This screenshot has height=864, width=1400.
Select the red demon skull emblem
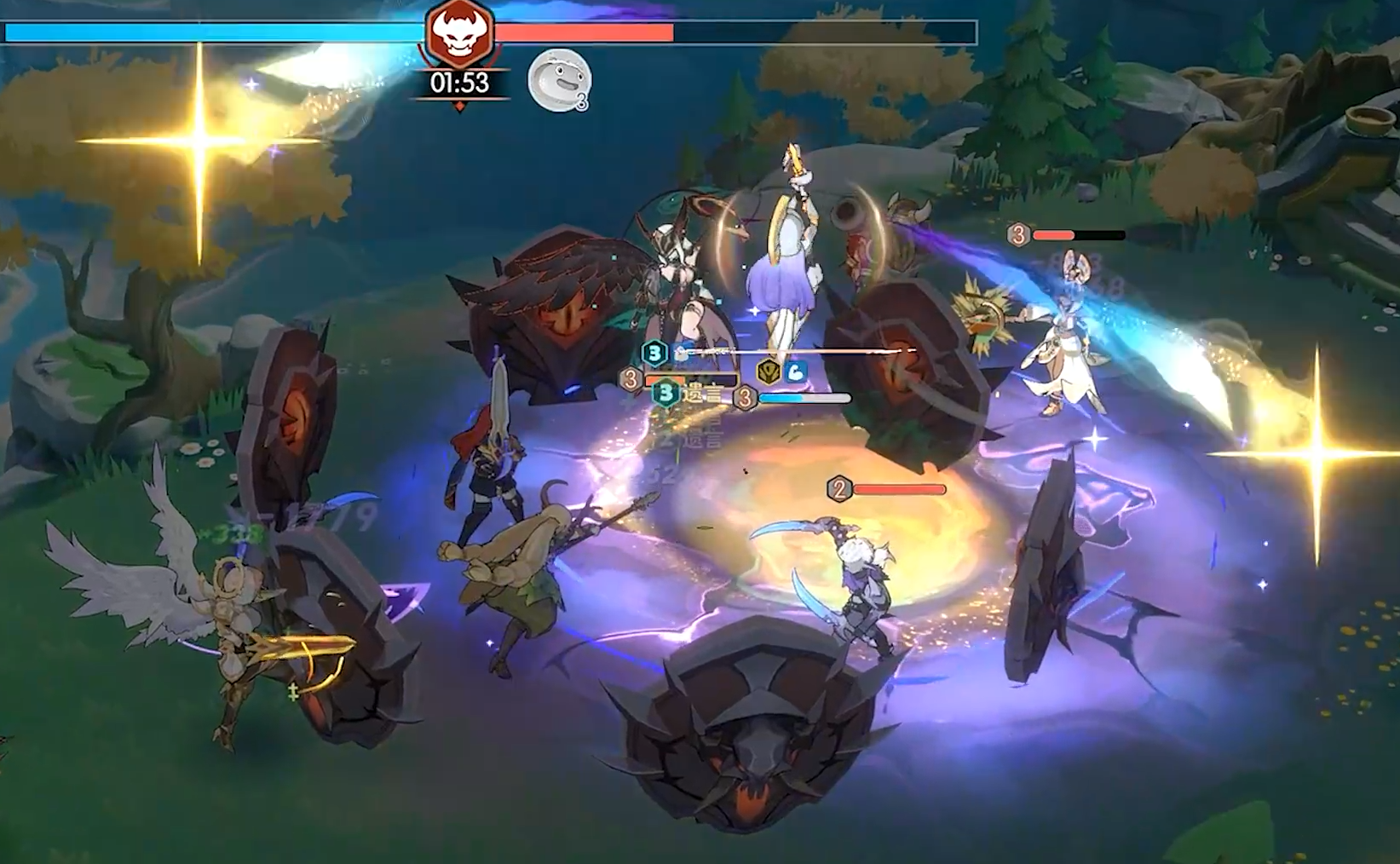click(x=459, y=33)
